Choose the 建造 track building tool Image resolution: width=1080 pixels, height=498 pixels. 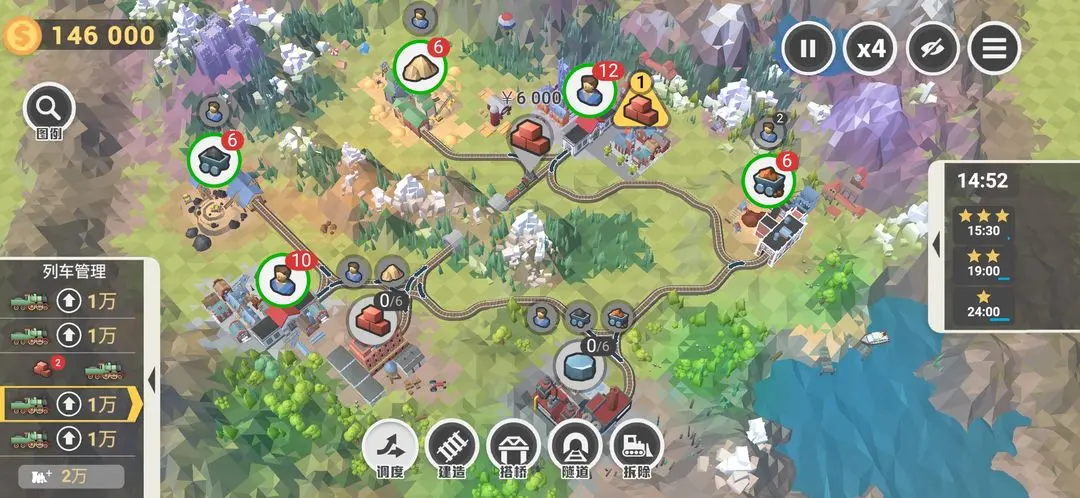tap(452, 447)
